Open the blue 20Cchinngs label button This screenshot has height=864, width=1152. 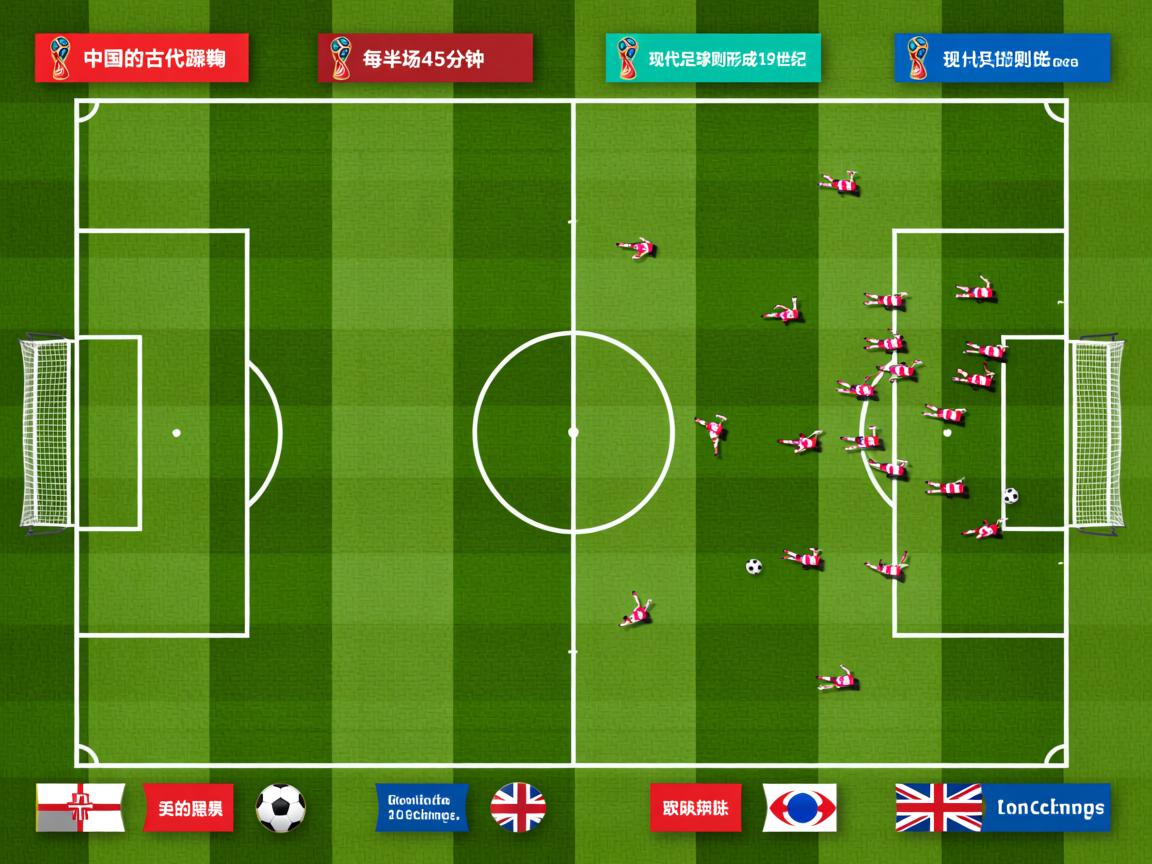[x=421, y=807]
